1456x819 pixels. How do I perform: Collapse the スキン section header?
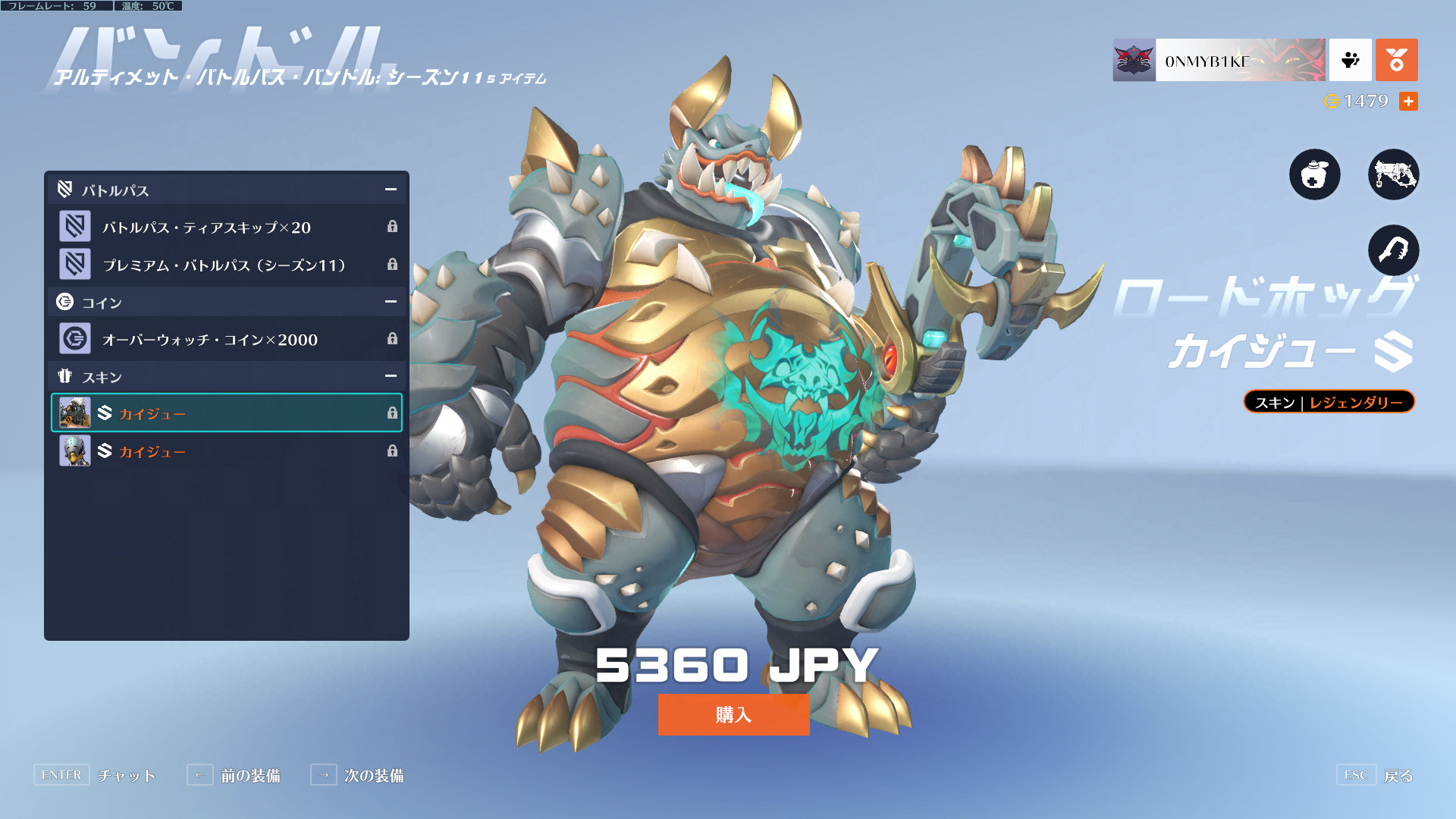[x=391, y=376]
